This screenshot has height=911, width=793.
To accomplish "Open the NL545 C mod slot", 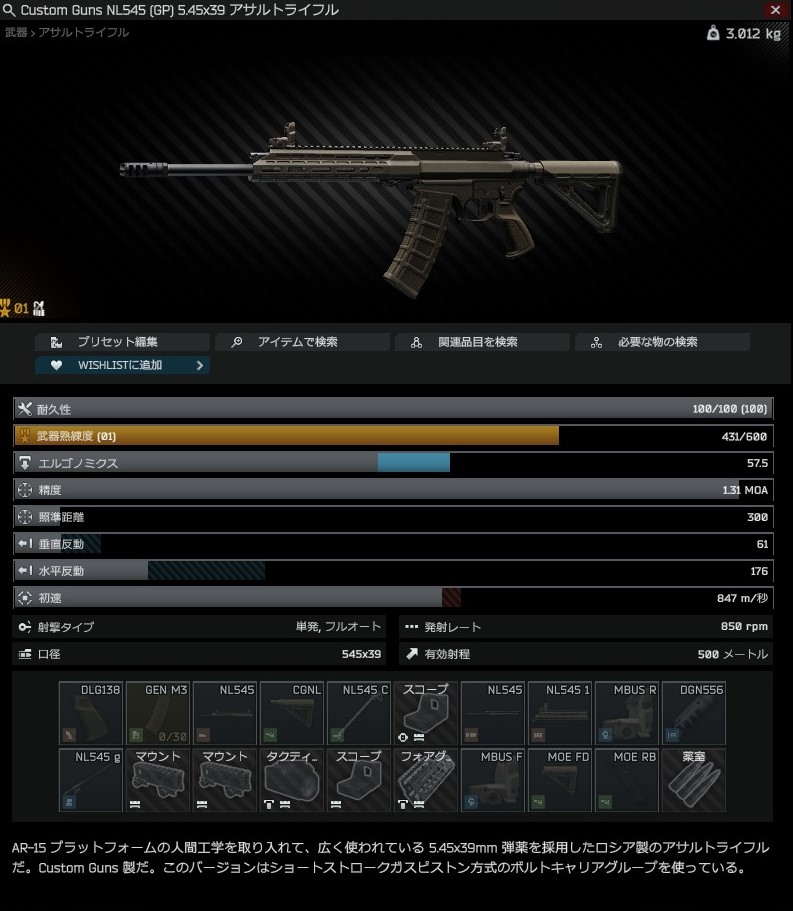I will tap(359, 713).
